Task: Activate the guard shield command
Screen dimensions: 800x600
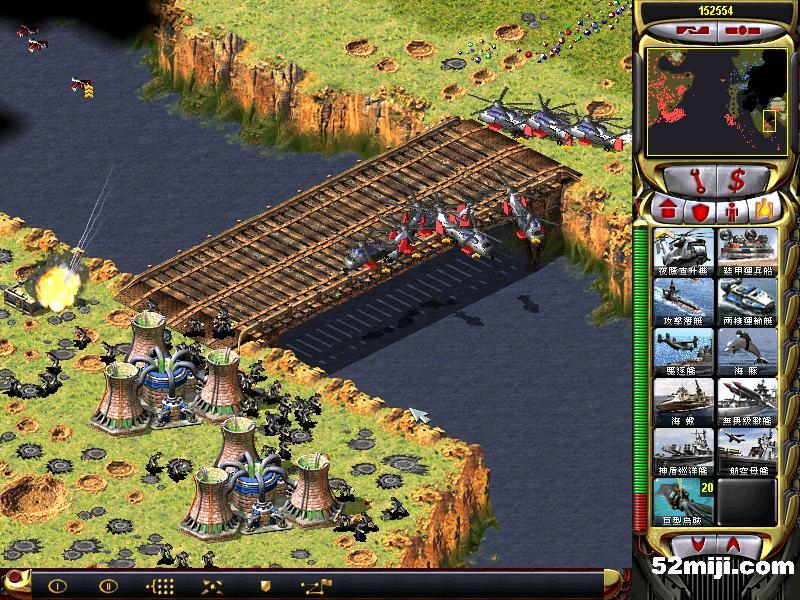Action: [x=265, y=586]
